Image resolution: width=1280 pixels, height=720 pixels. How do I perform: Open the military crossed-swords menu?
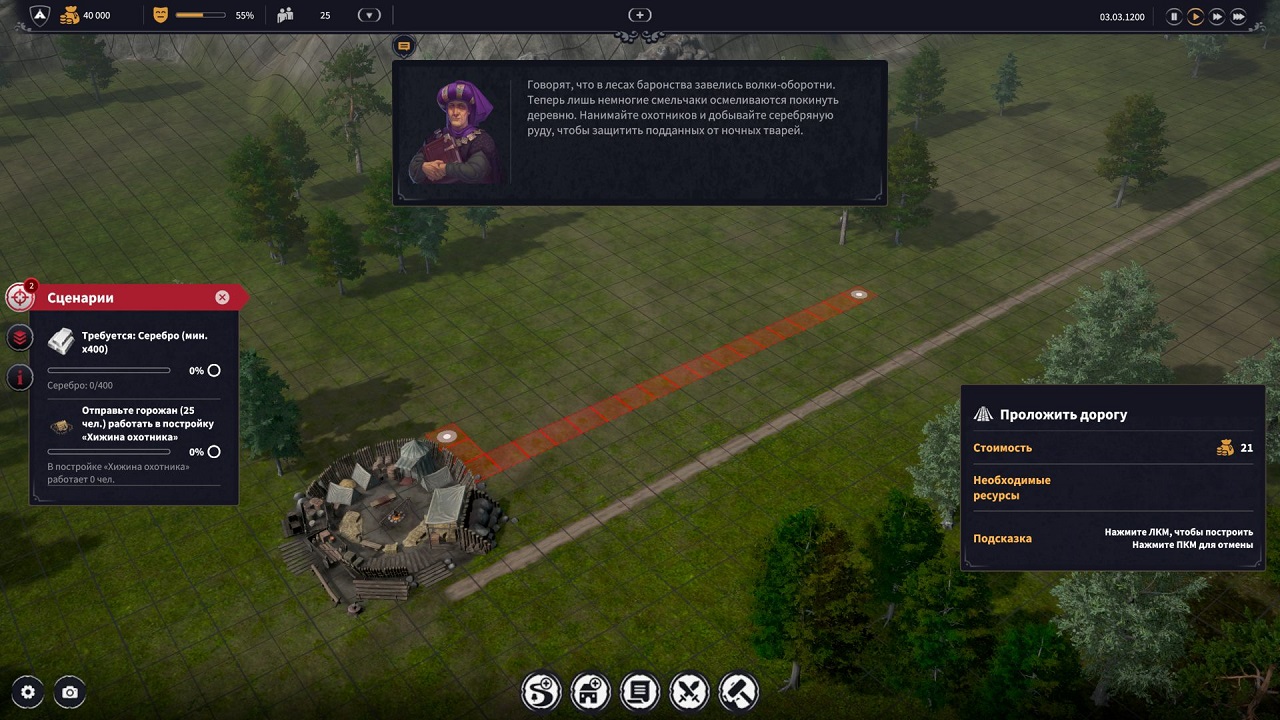(x=689, y=691)
